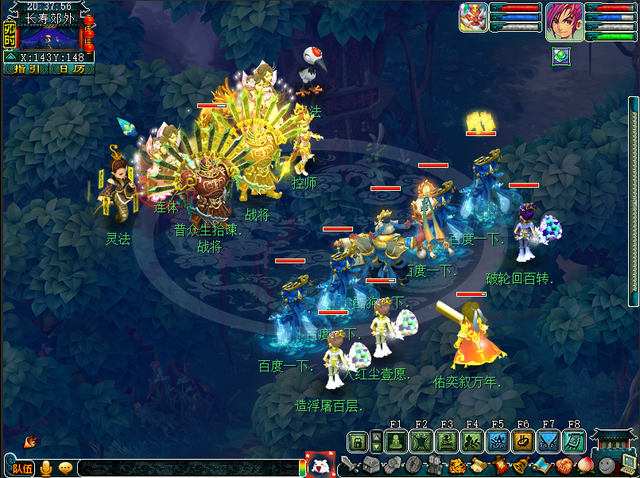
Task: Open the purple-haired character portrait
Action: (561, 19)
